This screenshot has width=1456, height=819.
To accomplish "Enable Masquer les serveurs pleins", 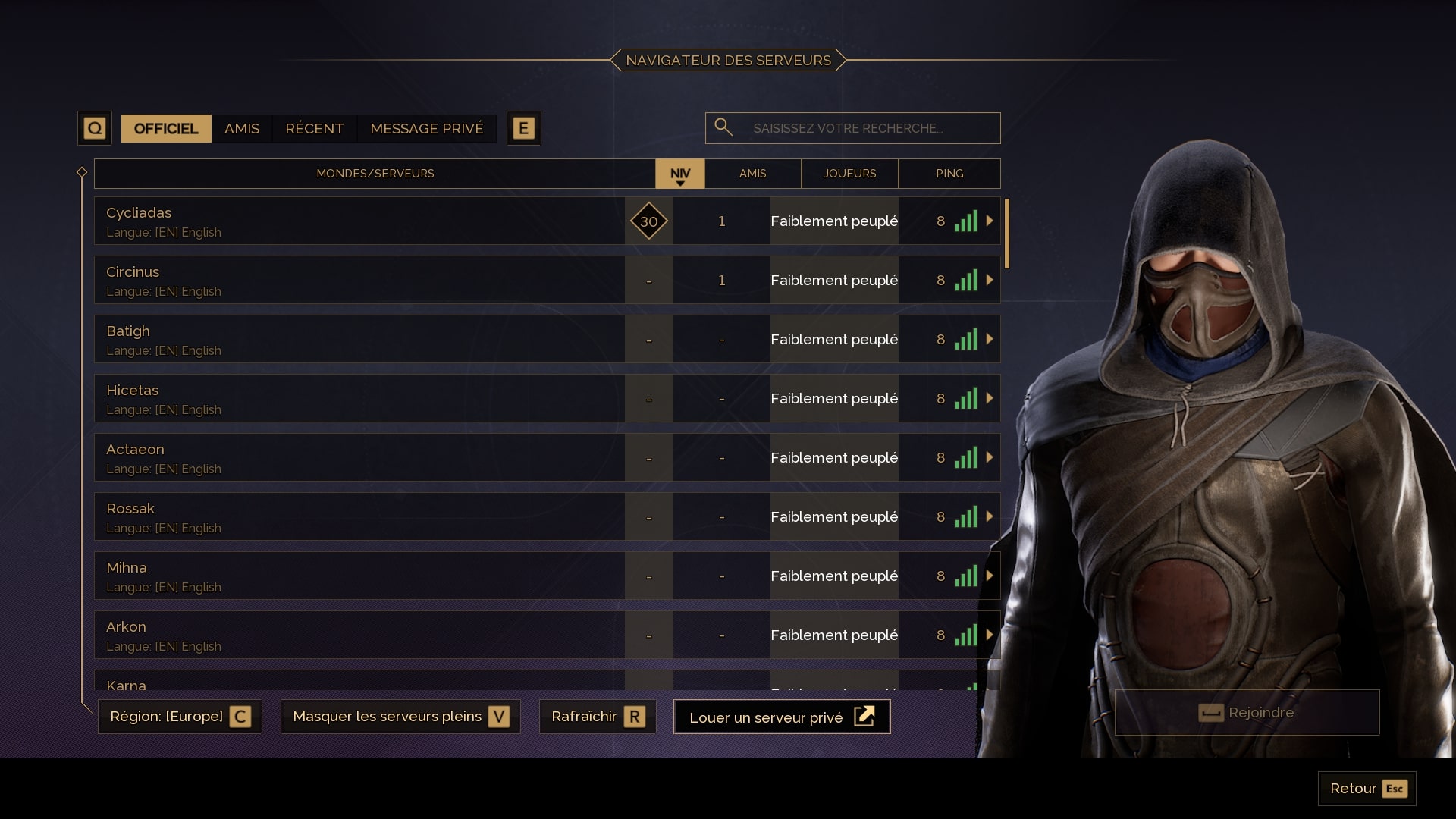I will coord(400,716).
